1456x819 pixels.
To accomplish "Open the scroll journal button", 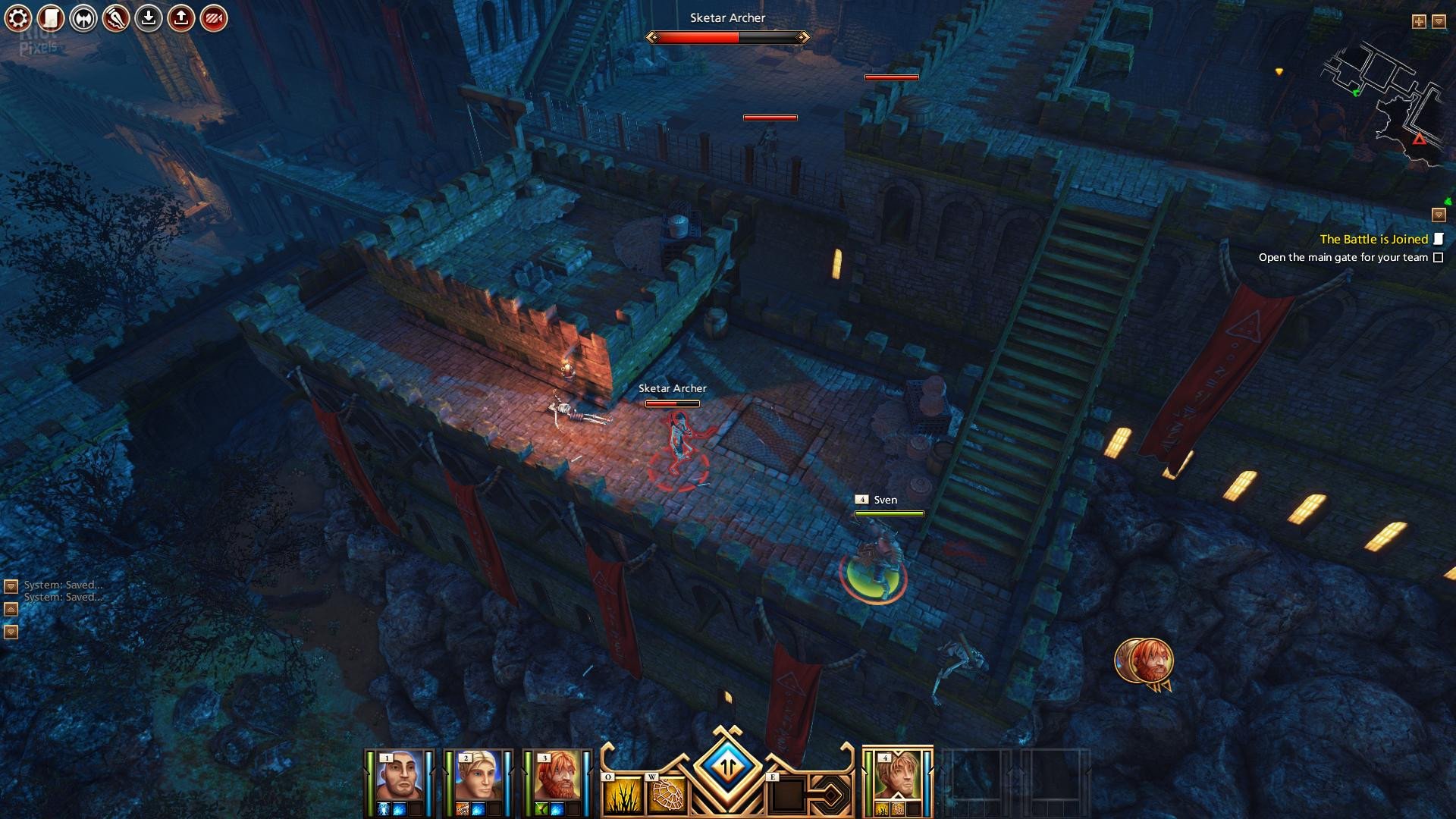I will [x=51, y=18].
